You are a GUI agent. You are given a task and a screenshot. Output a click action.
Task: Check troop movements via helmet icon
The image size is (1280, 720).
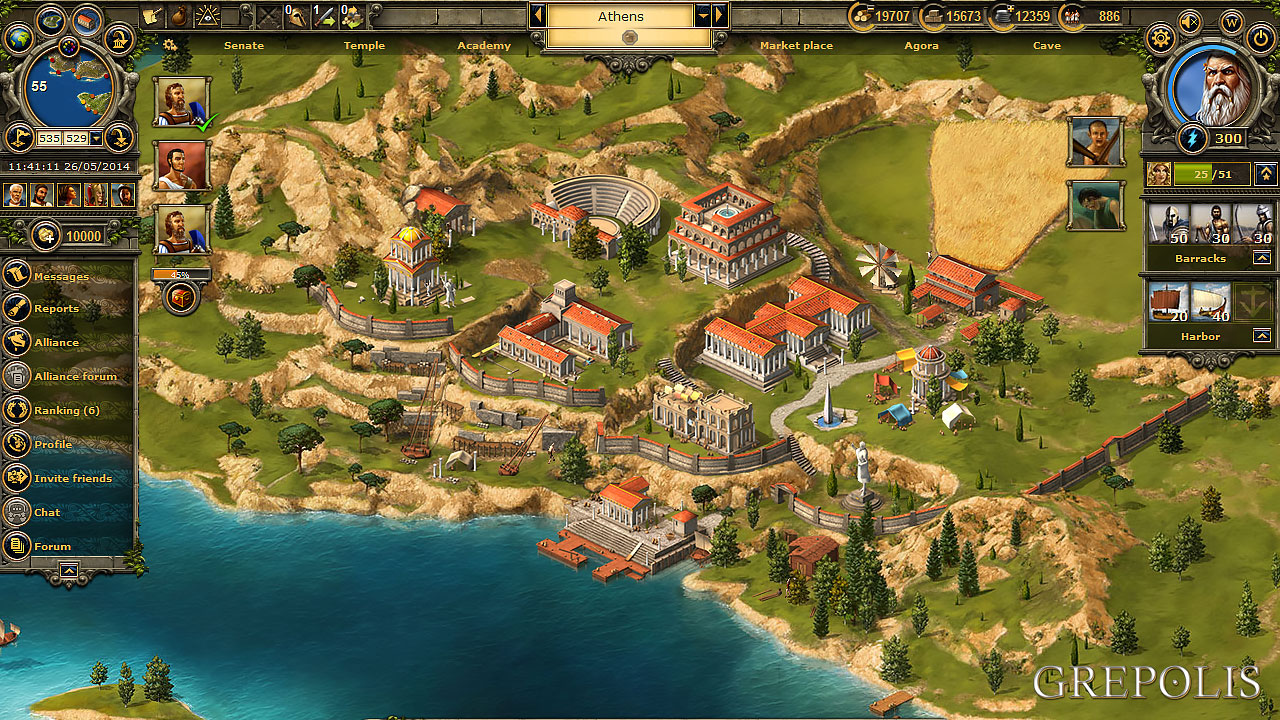(297, 16)
